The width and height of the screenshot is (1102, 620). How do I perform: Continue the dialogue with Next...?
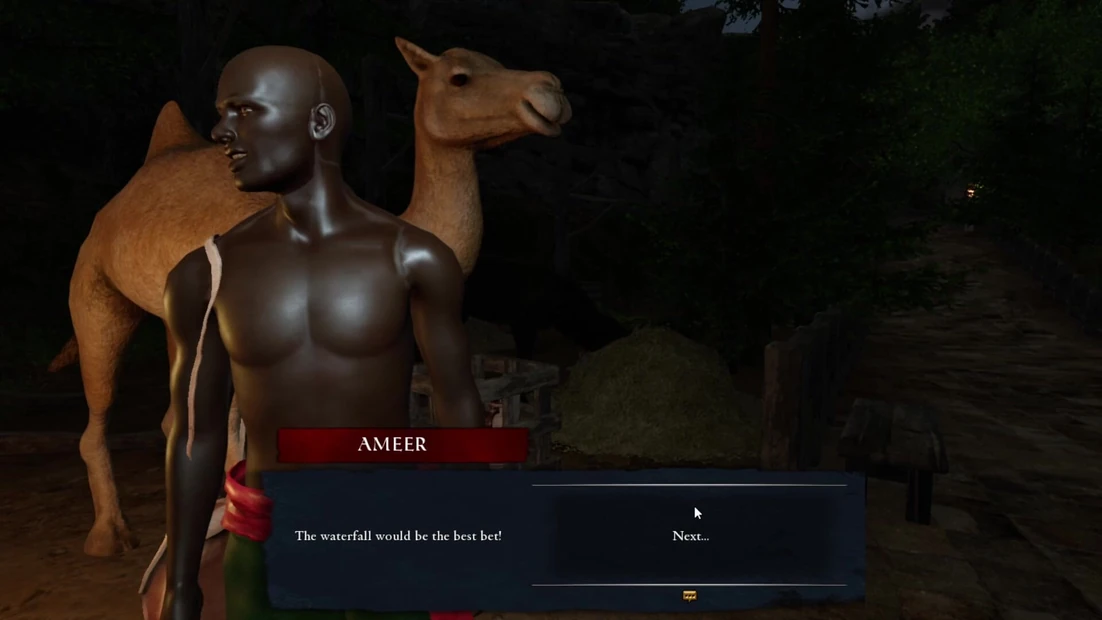(x=690, y=536)
